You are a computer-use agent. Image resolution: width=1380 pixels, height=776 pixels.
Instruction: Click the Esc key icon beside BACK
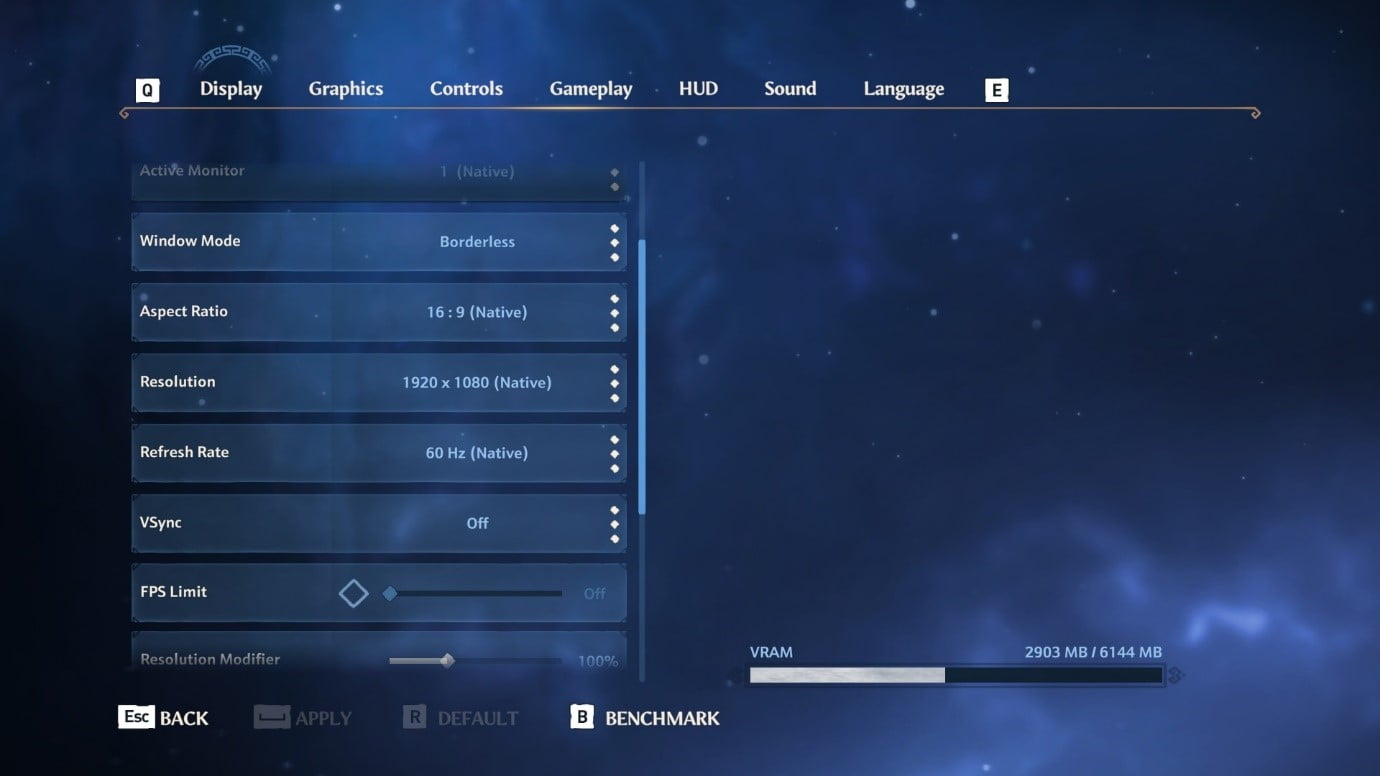coord(136,717)
